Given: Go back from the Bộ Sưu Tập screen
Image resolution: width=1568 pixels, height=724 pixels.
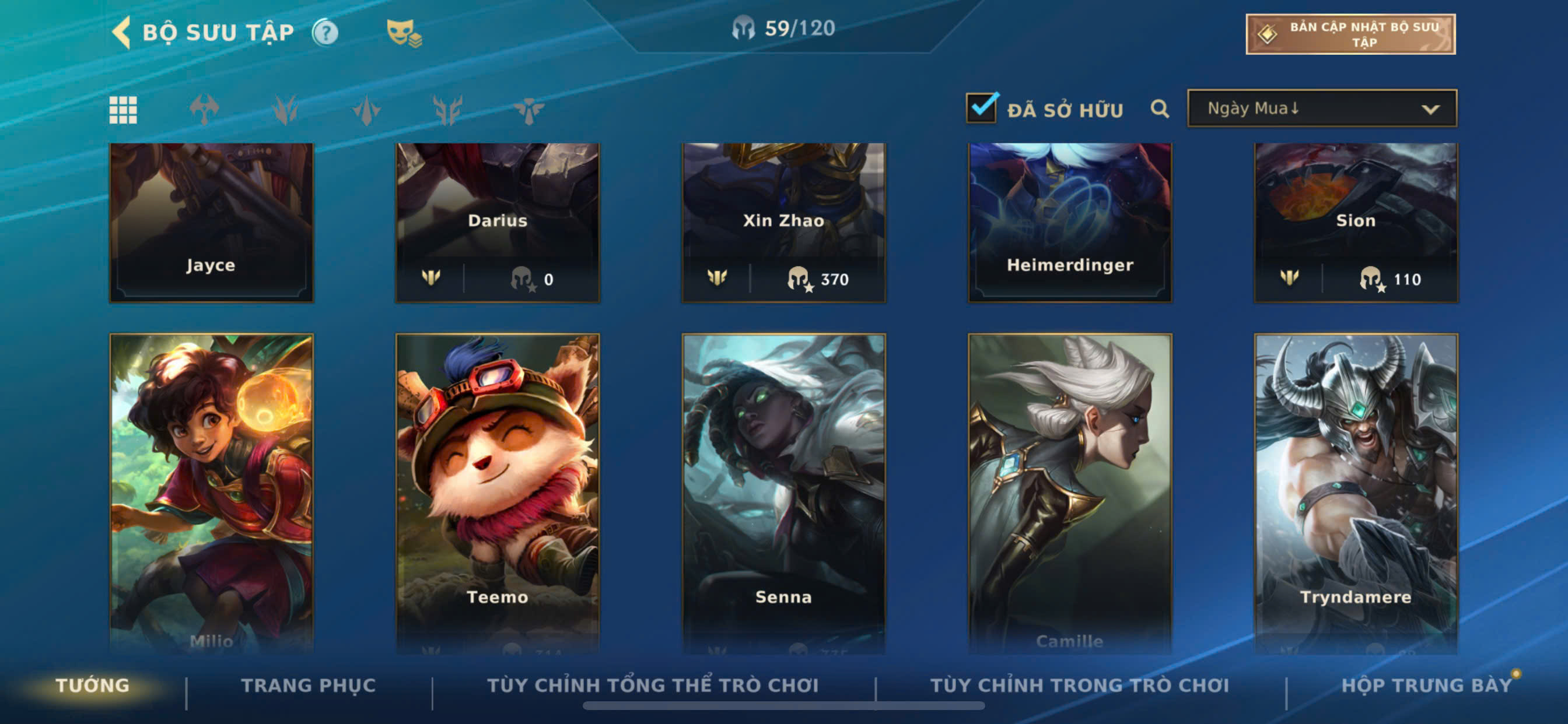Looking at the screenshot, I should 122,32.
